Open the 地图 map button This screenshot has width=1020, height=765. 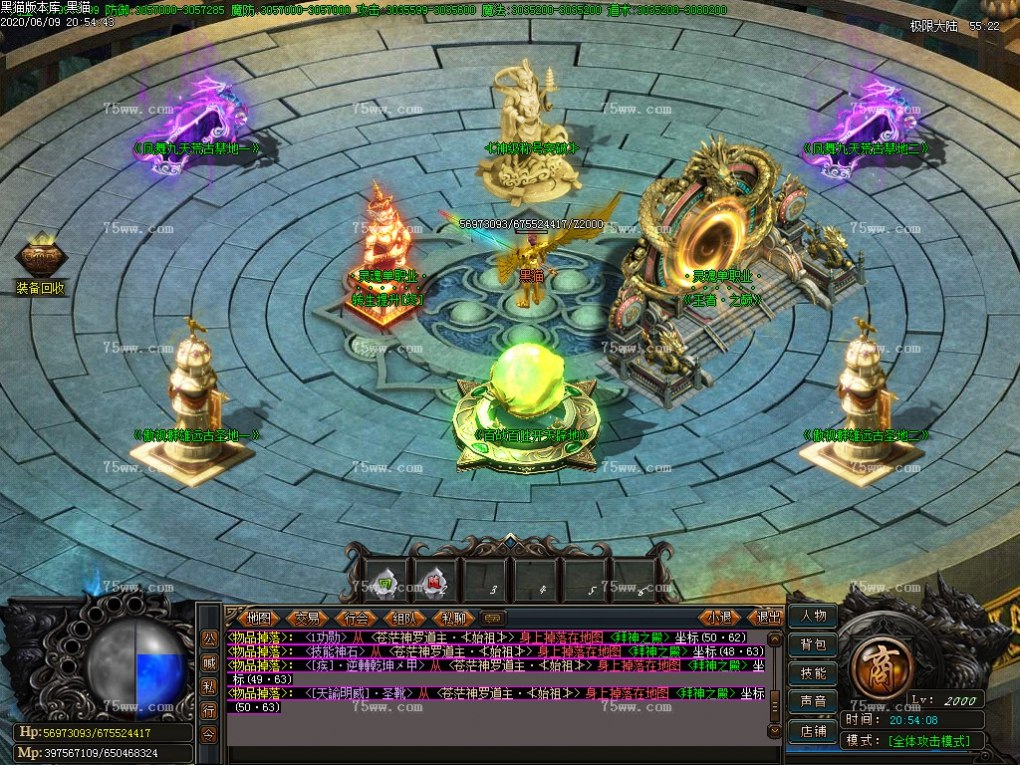coord(260,618)
